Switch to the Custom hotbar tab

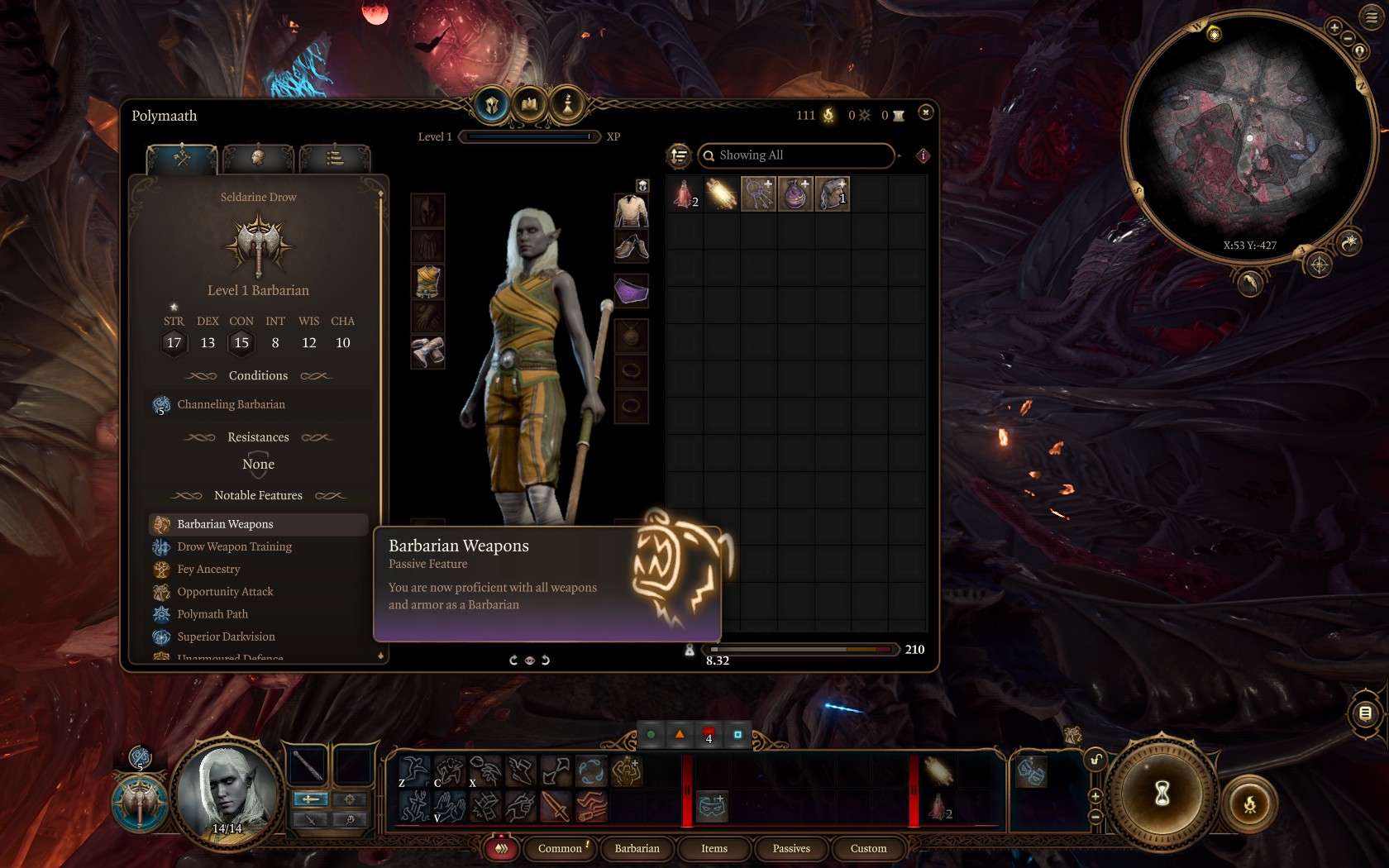coord(868,848)
